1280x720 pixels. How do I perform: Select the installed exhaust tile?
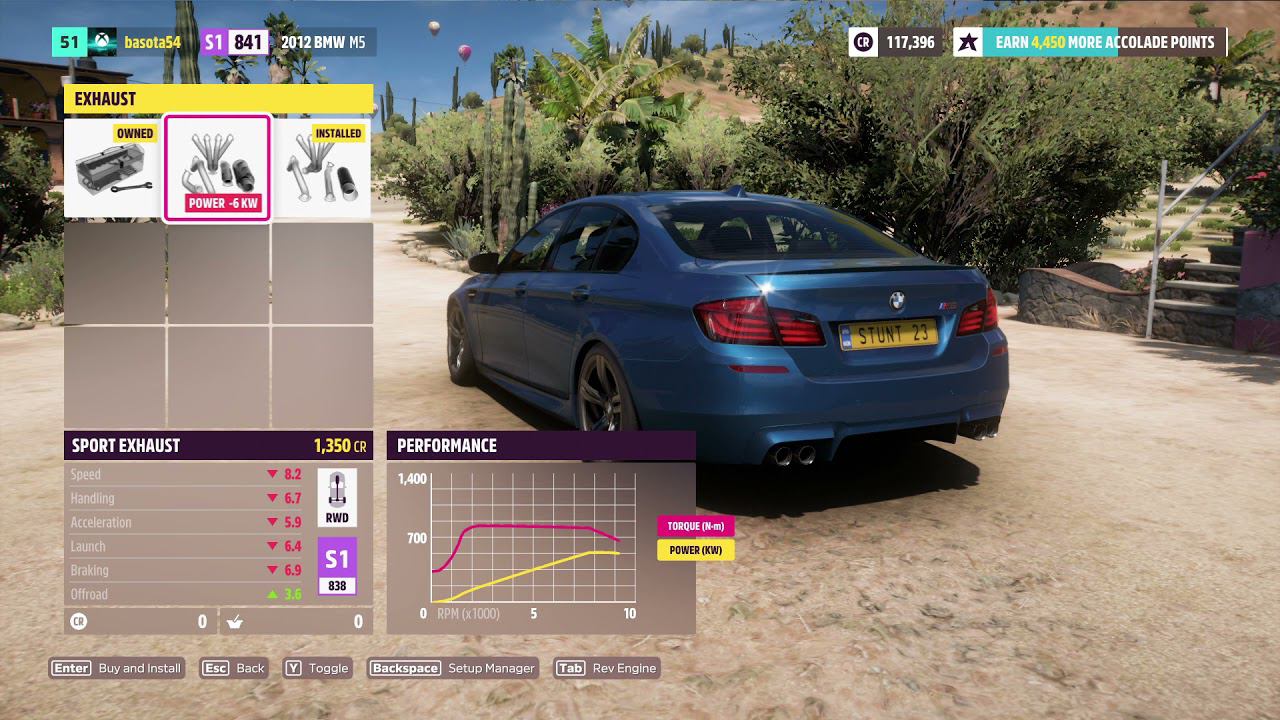[322, 168]
